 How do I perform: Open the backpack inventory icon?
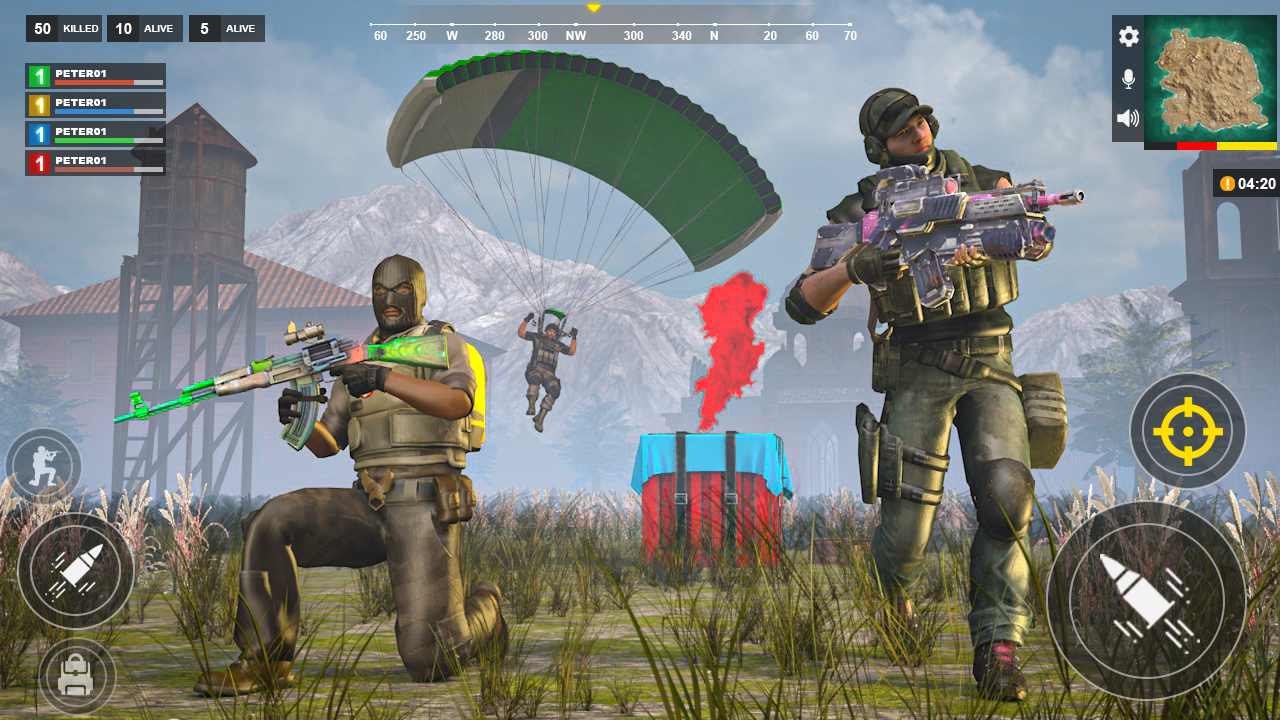[75, 675]
